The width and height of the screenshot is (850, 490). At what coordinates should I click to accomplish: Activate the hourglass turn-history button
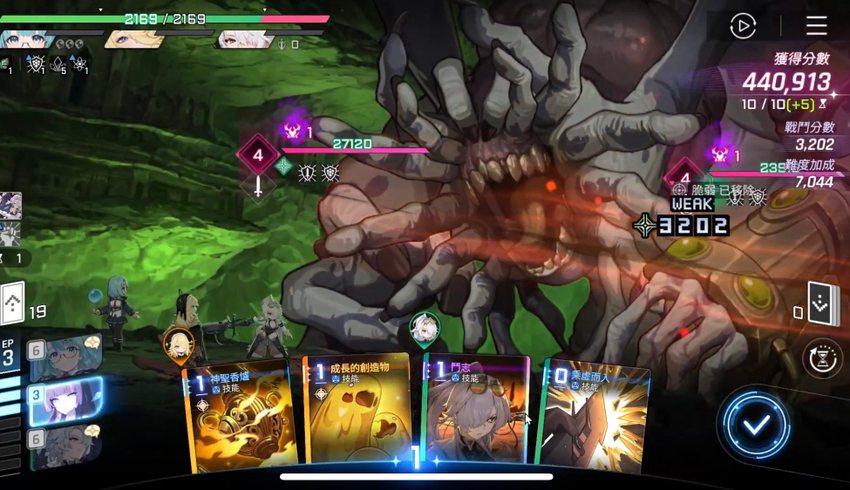pos(821,359)
